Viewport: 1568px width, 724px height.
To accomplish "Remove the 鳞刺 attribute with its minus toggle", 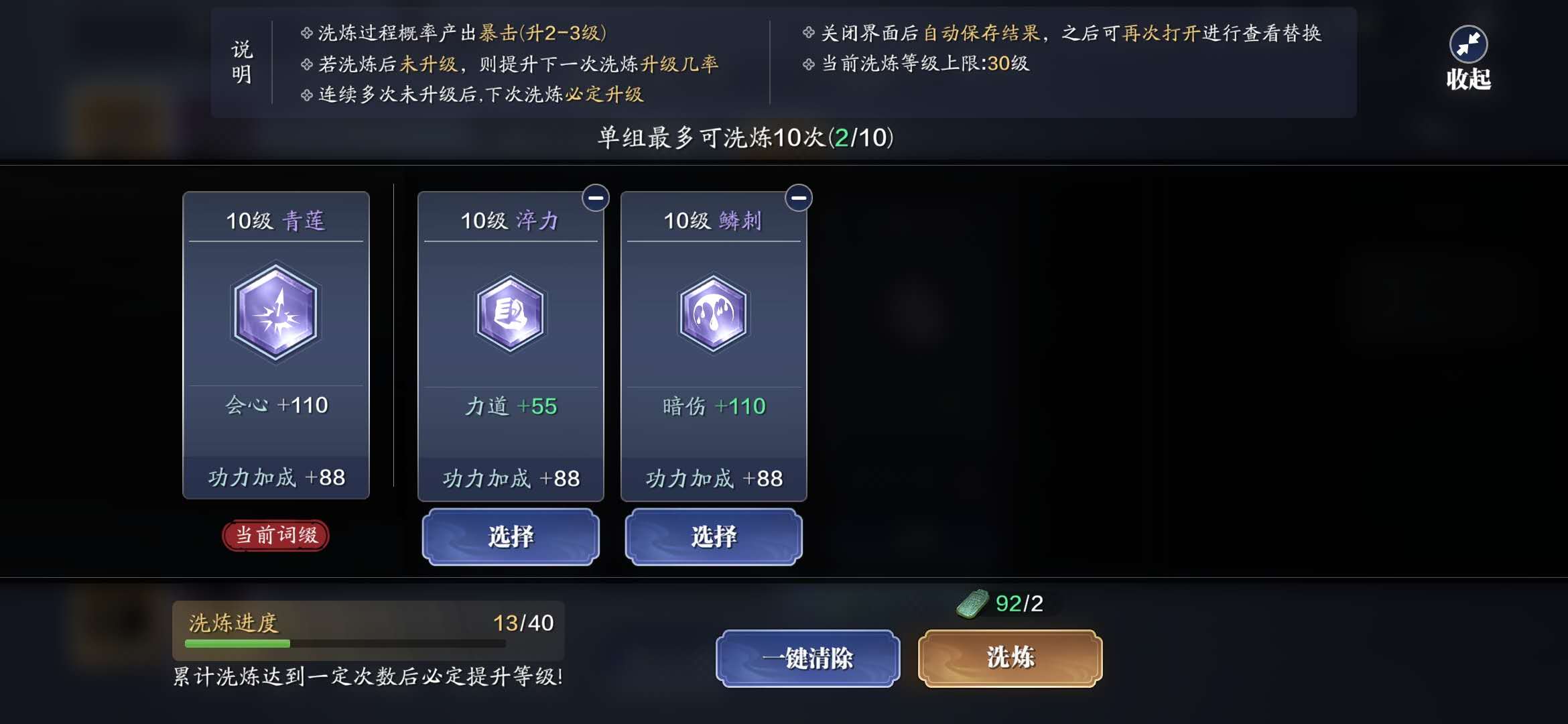I will 797,197.
